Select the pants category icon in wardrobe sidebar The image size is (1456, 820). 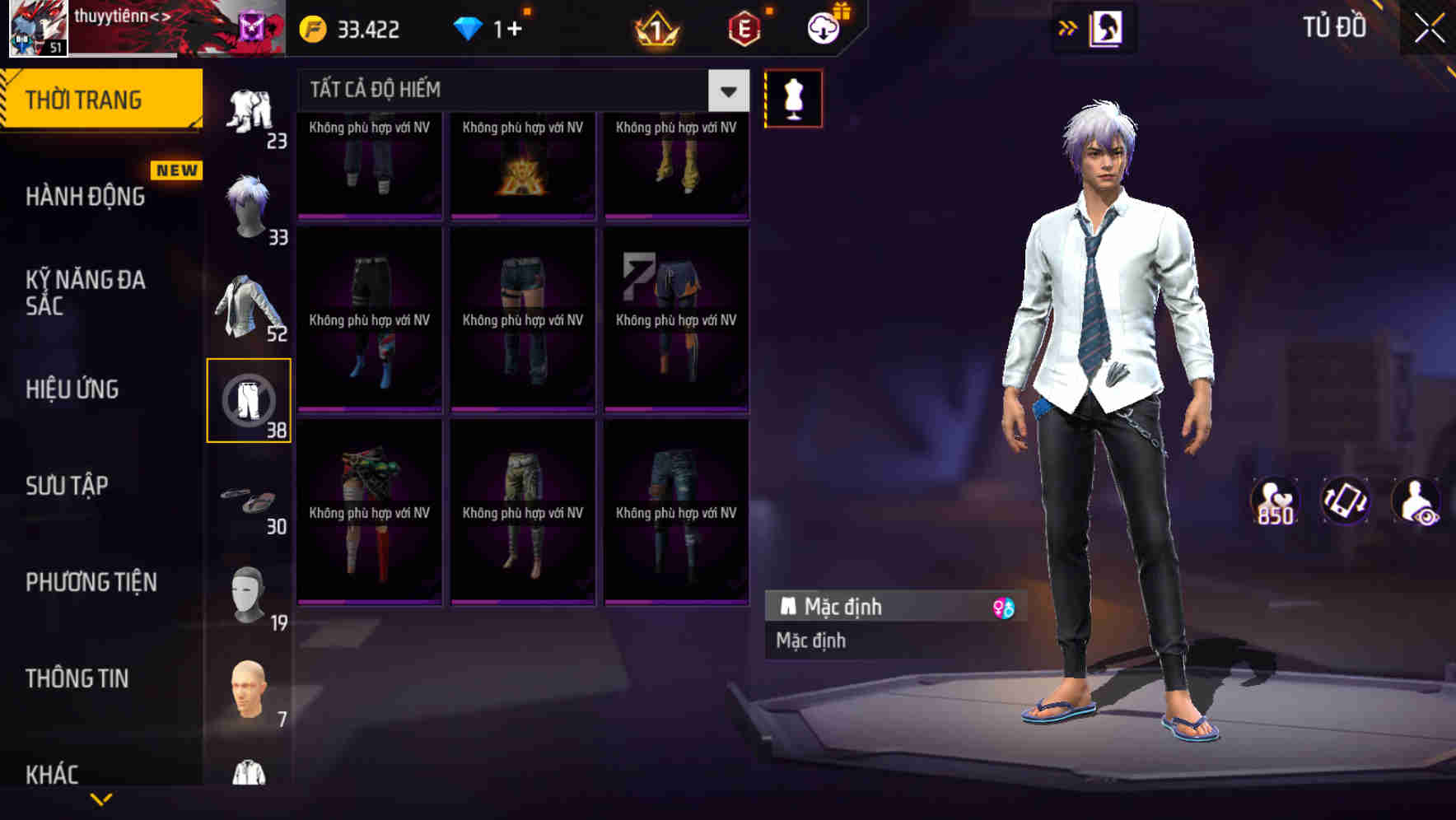coord(250,398)
